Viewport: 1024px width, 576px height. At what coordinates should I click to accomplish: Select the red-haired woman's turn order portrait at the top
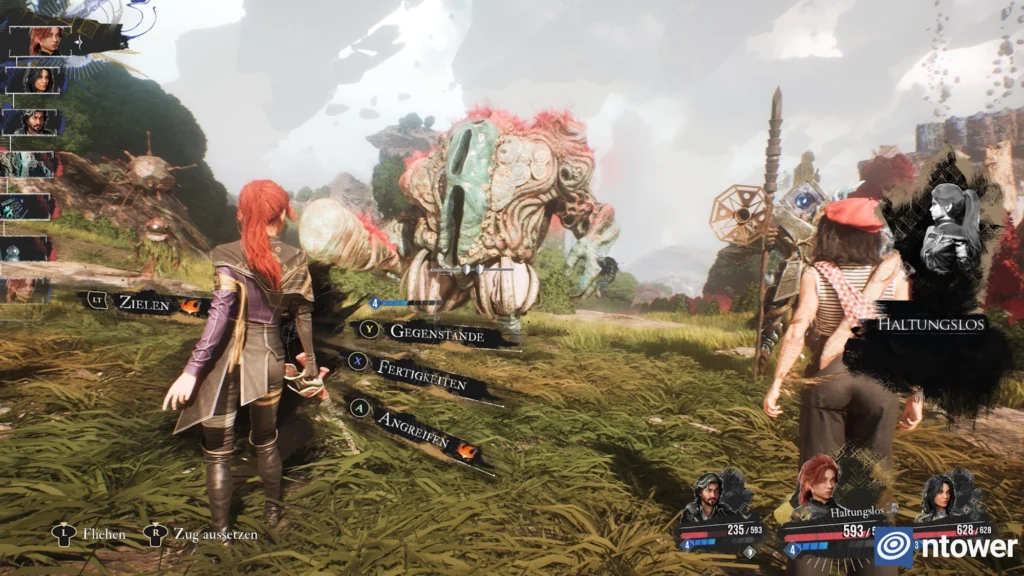45,41
